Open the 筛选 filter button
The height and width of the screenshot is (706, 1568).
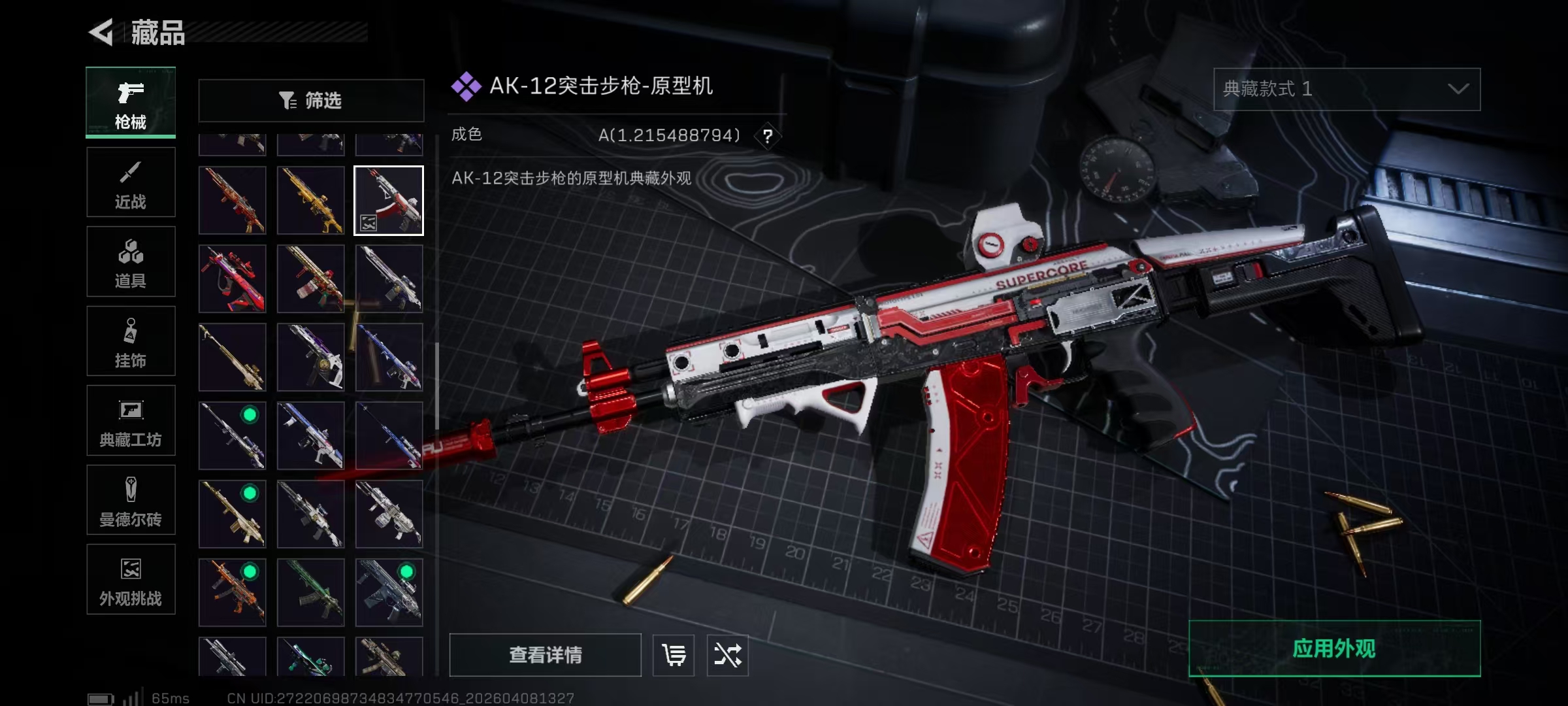point(311,101)
